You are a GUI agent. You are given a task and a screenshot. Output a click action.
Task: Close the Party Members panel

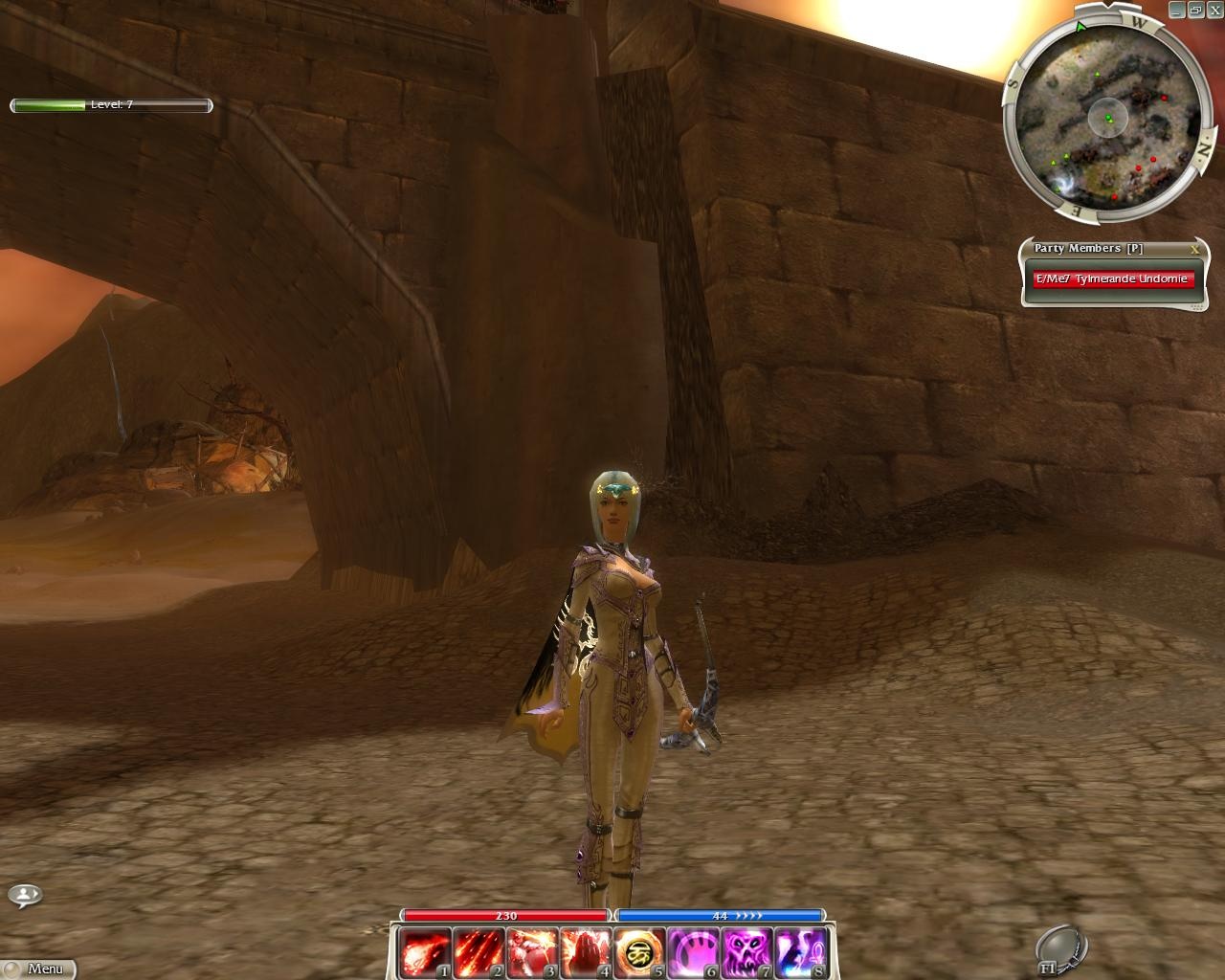pos(1194,249)
